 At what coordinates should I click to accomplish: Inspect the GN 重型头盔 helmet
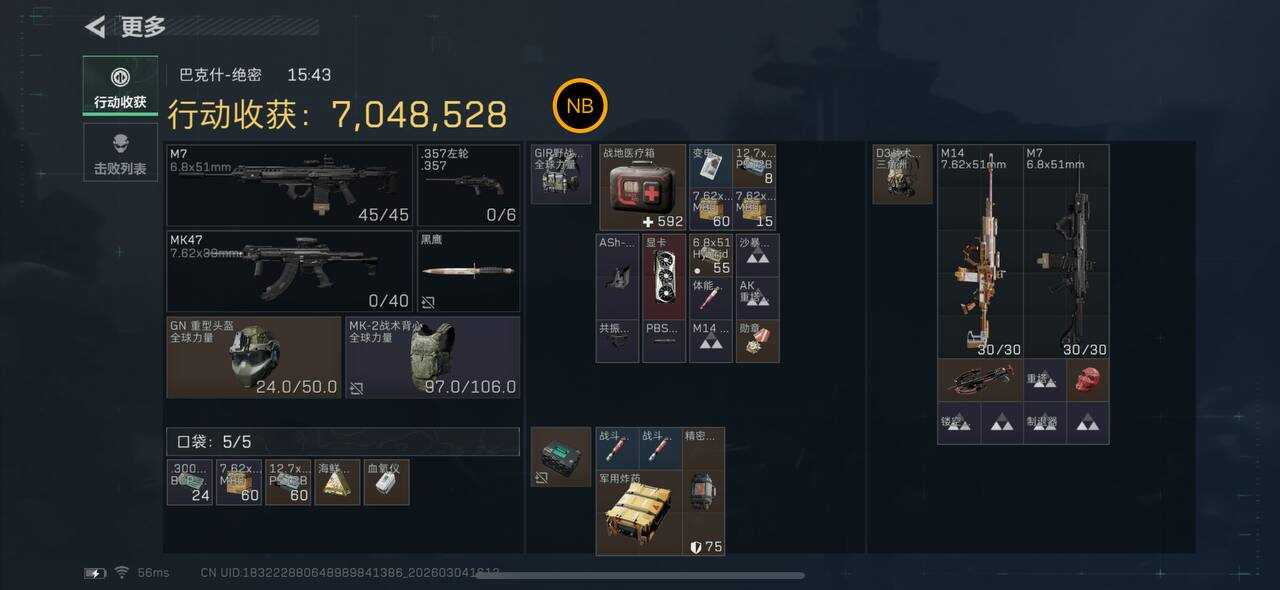[x=254, y=357]
